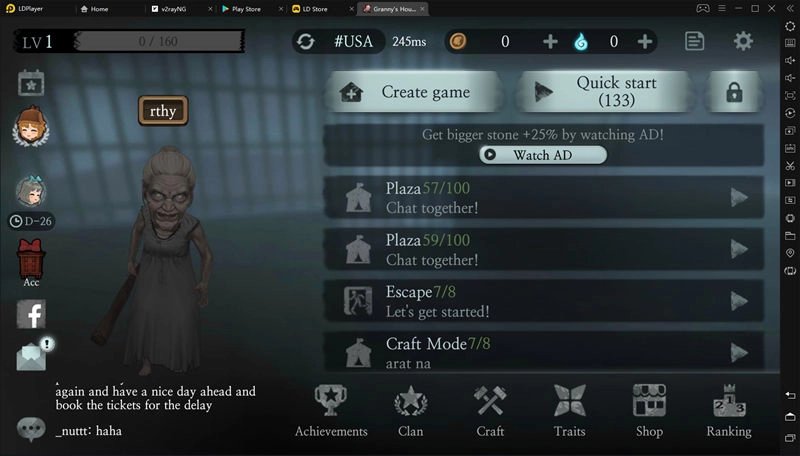
Task: Open the Clan menu
Action: click(x=410, y=411)
